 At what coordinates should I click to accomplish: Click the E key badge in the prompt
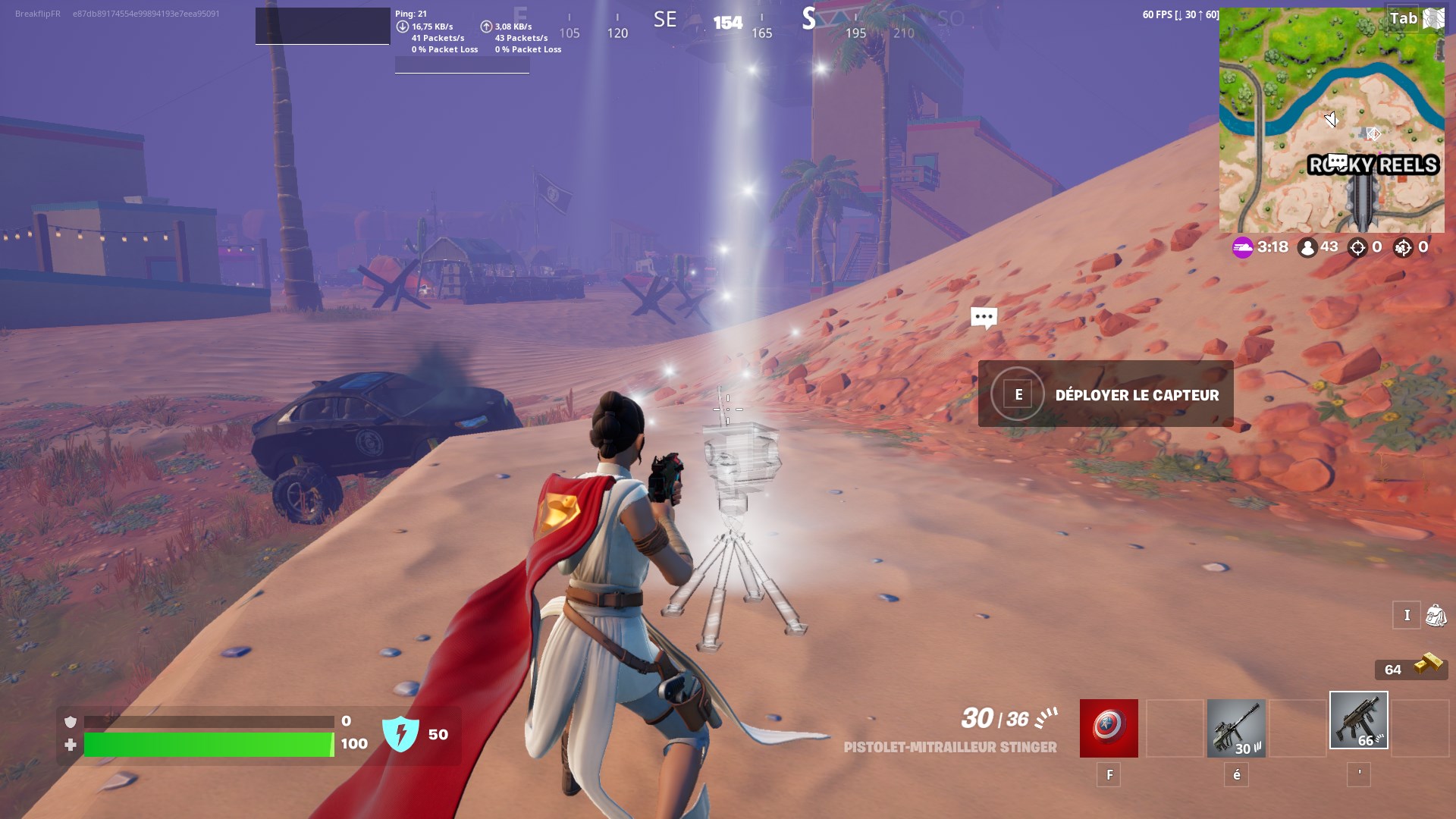(1018, 394)
